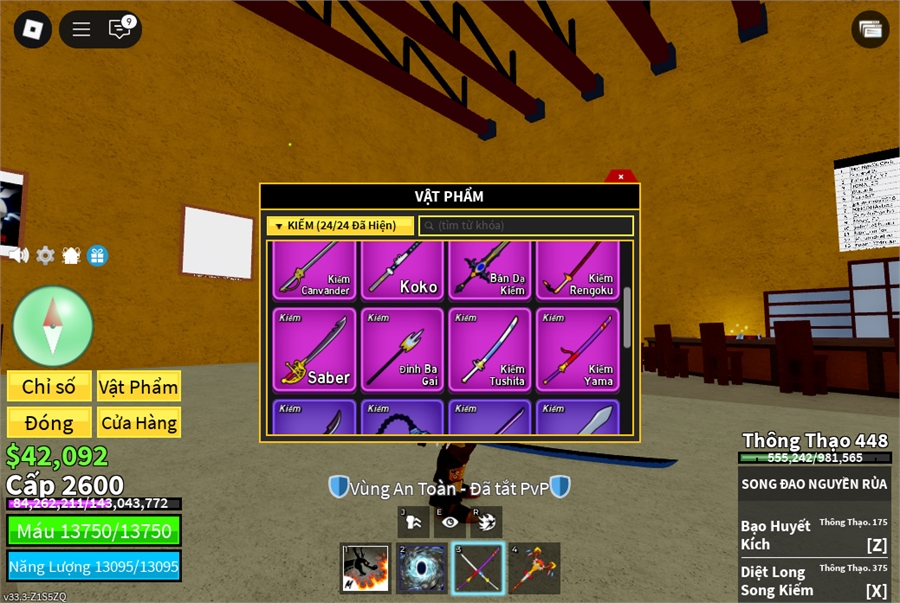Choose the Koko sword slot
Viewport: 900px width, 603px height.
tap(403, 269)
